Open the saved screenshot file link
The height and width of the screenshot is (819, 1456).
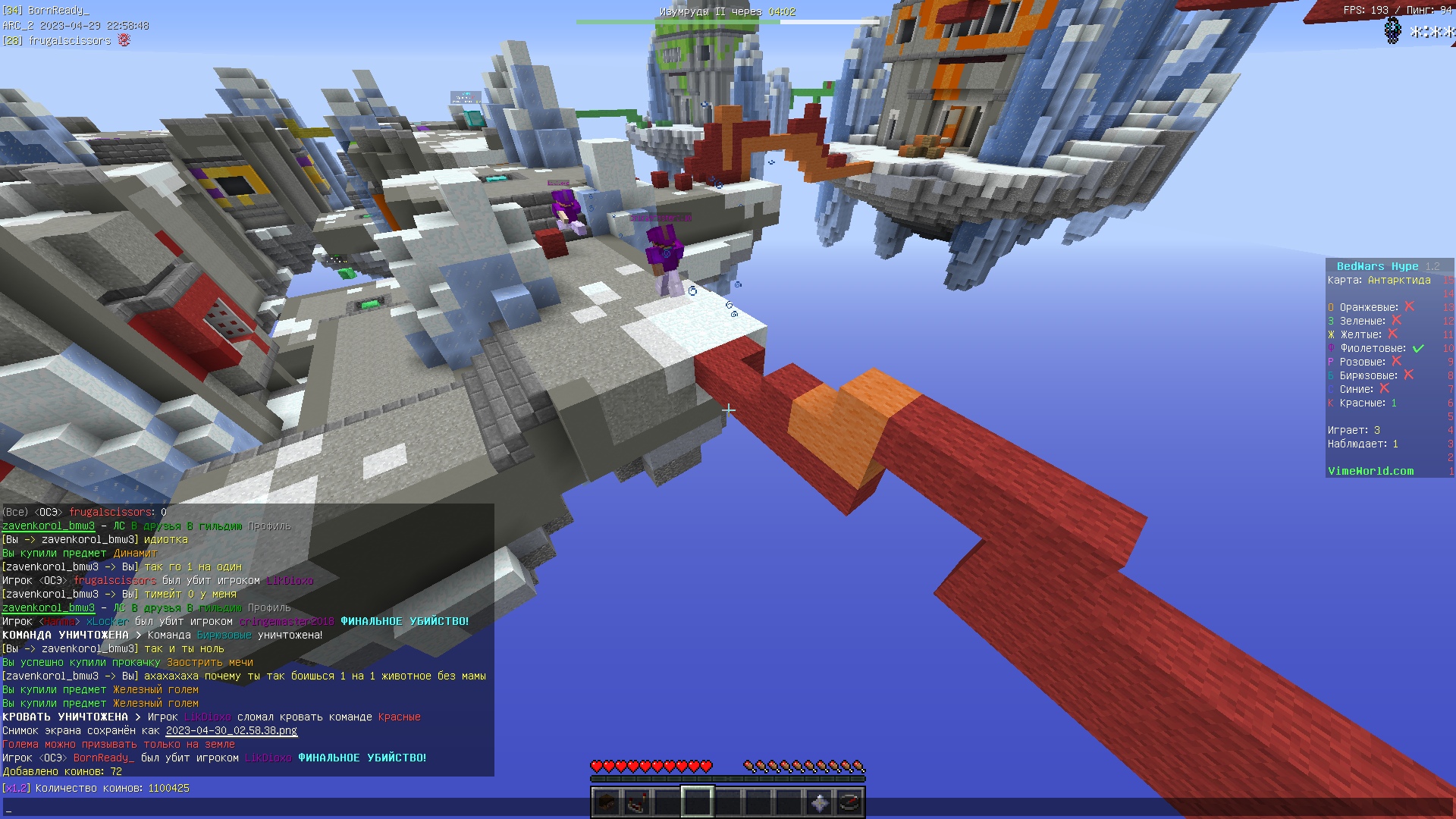click(231, 731)
